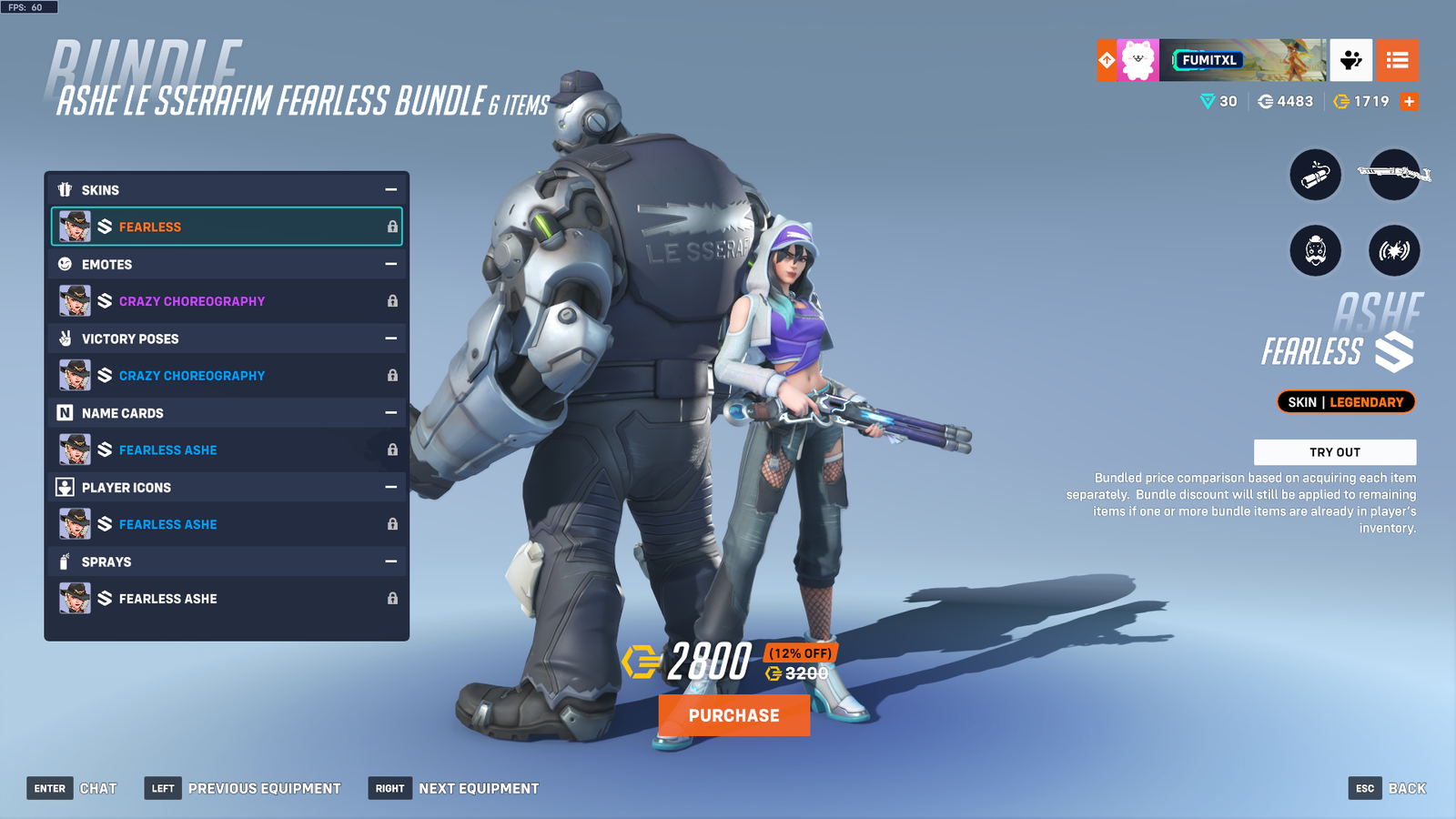Screen dimensions: 1456x819
Task: Collapse the Victory Poses section
Action: pos(392,338)
